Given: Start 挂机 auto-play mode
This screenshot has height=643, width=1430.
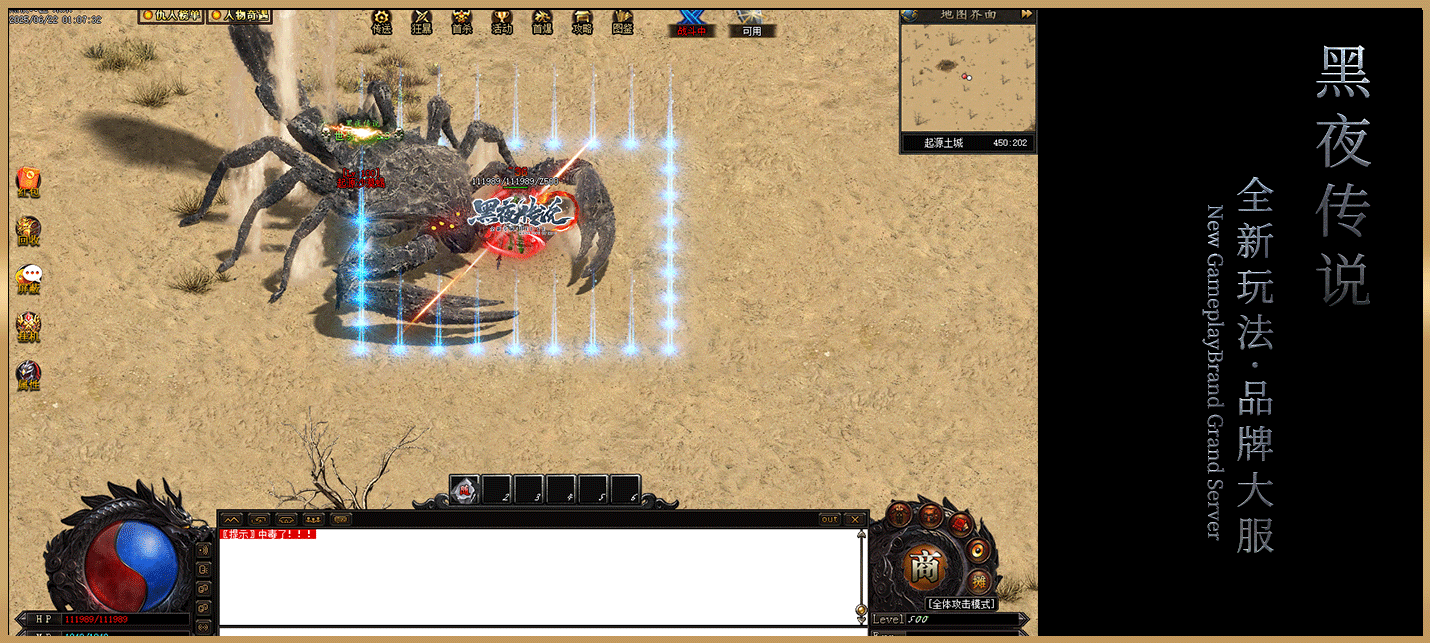Looking at the screenshot, I should click(x=29, y=326).
